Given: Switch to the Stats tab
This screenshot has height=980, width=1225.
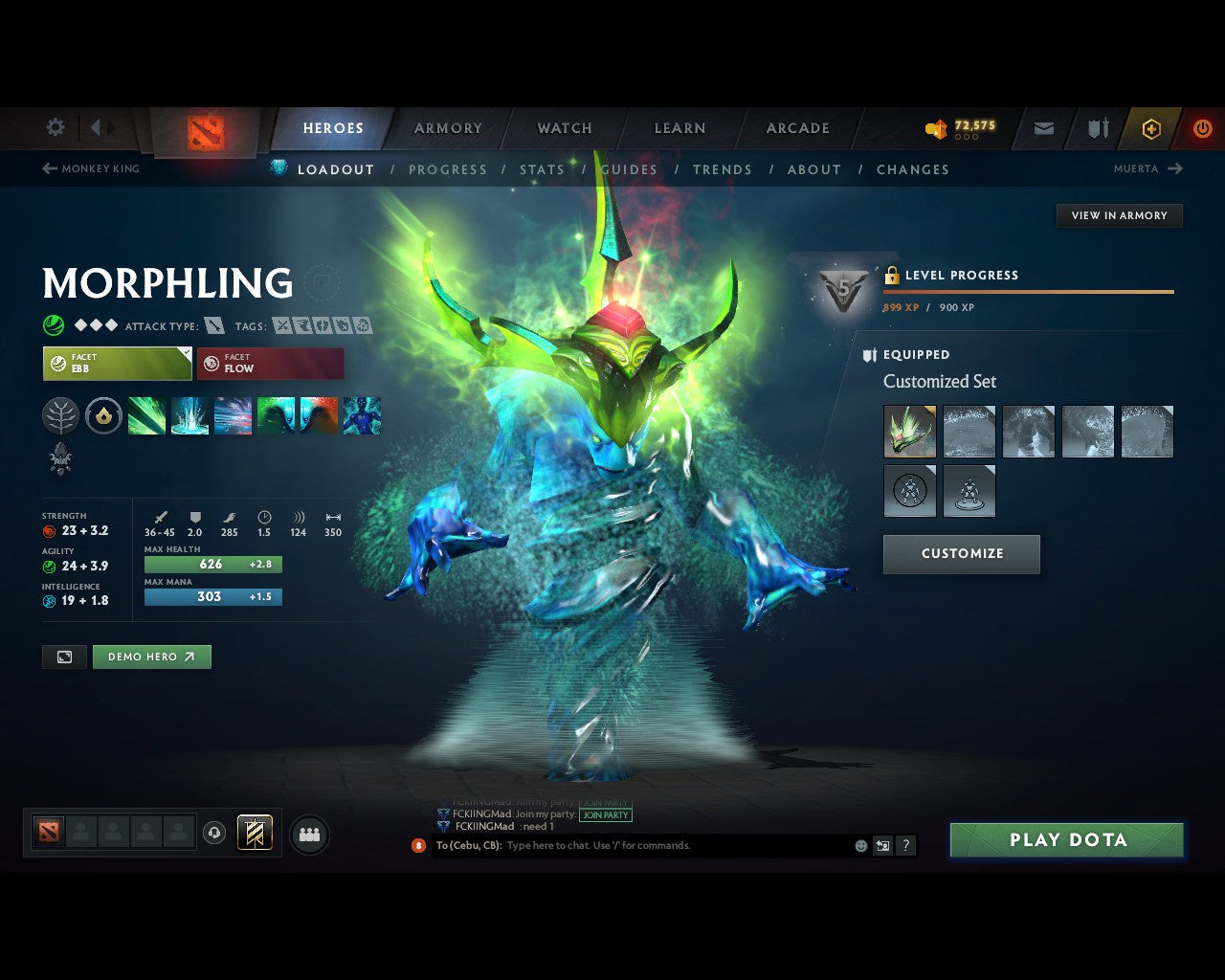Looking at the screenshot, I should click(x=543, y=169).
